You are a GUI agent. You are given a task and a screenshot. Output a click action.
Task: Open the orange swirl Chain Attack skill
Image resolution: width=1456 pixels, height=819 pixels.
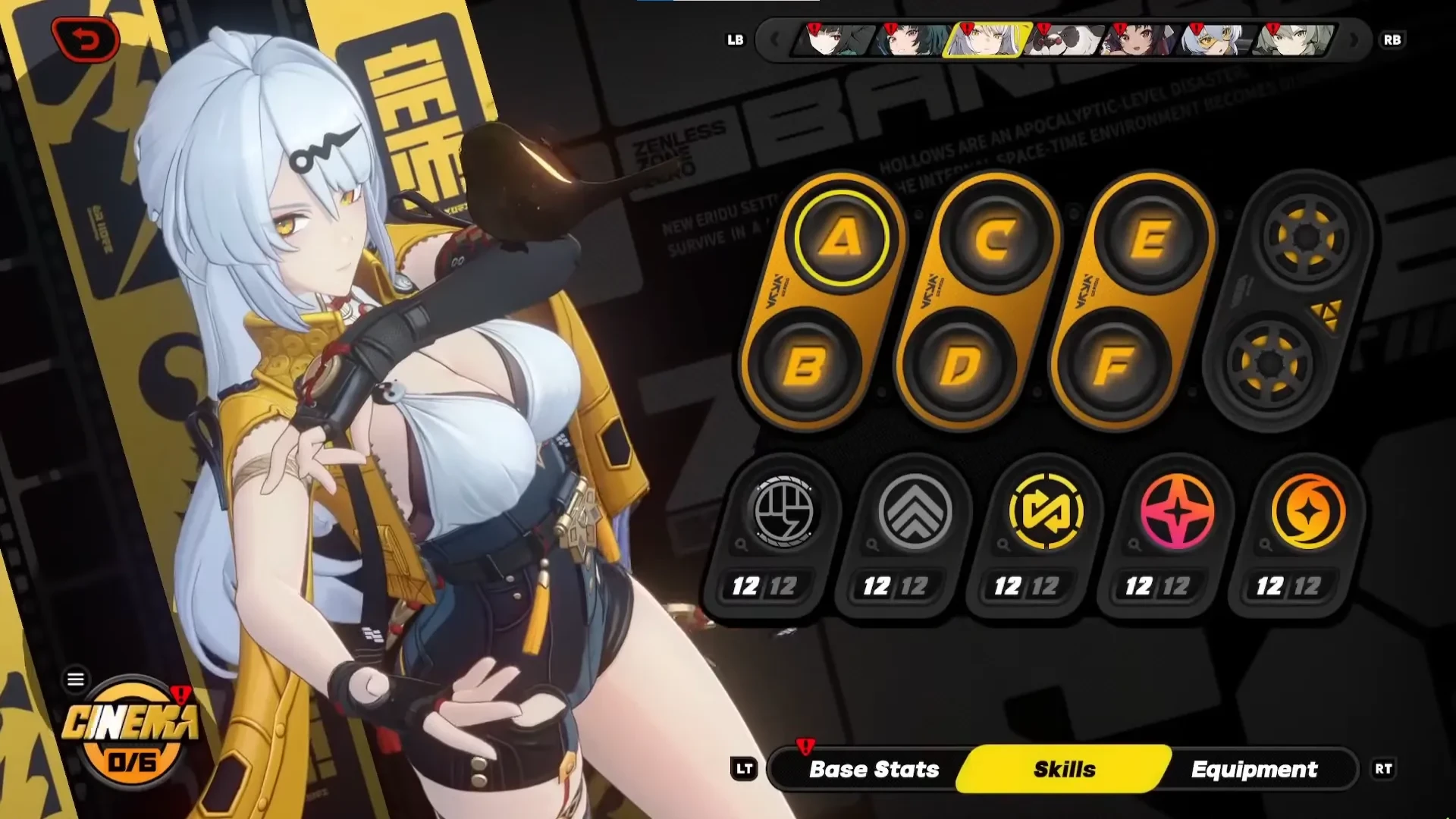pos(1308,512)
